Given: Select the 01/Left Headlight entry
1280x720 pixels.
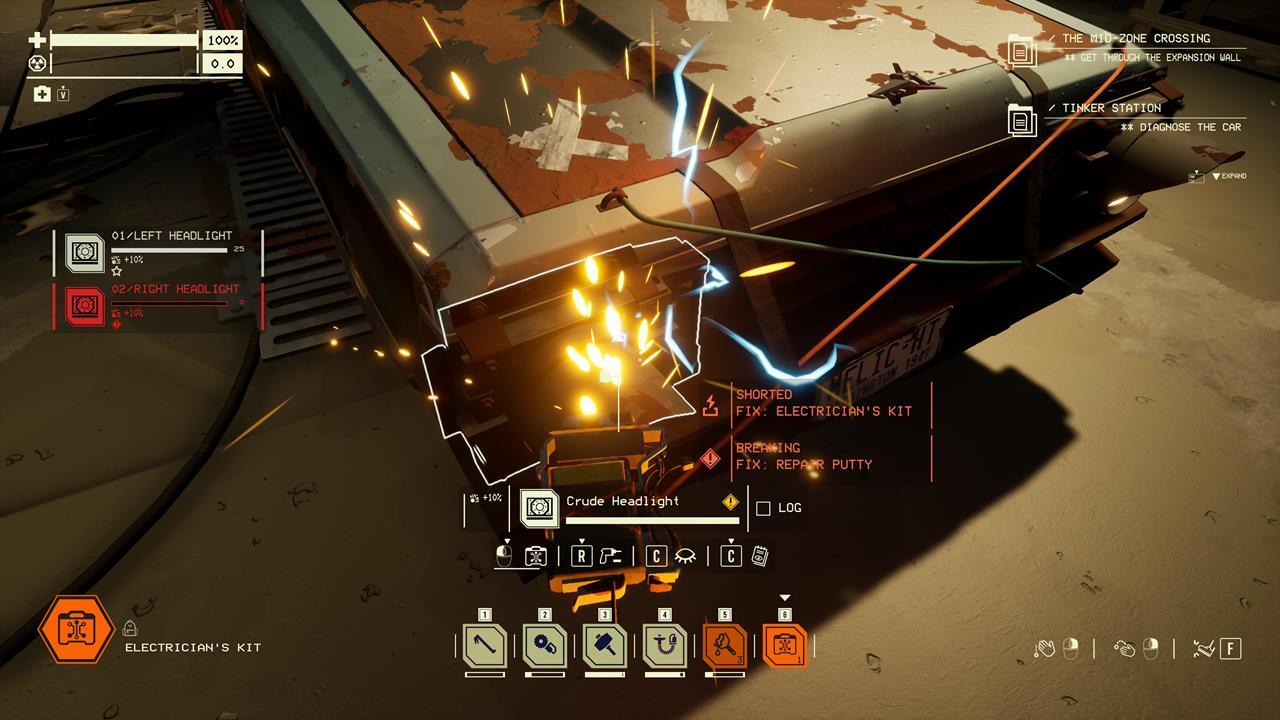Looking at the screenshot, I should pyautogui.click(x=160, y=253).
